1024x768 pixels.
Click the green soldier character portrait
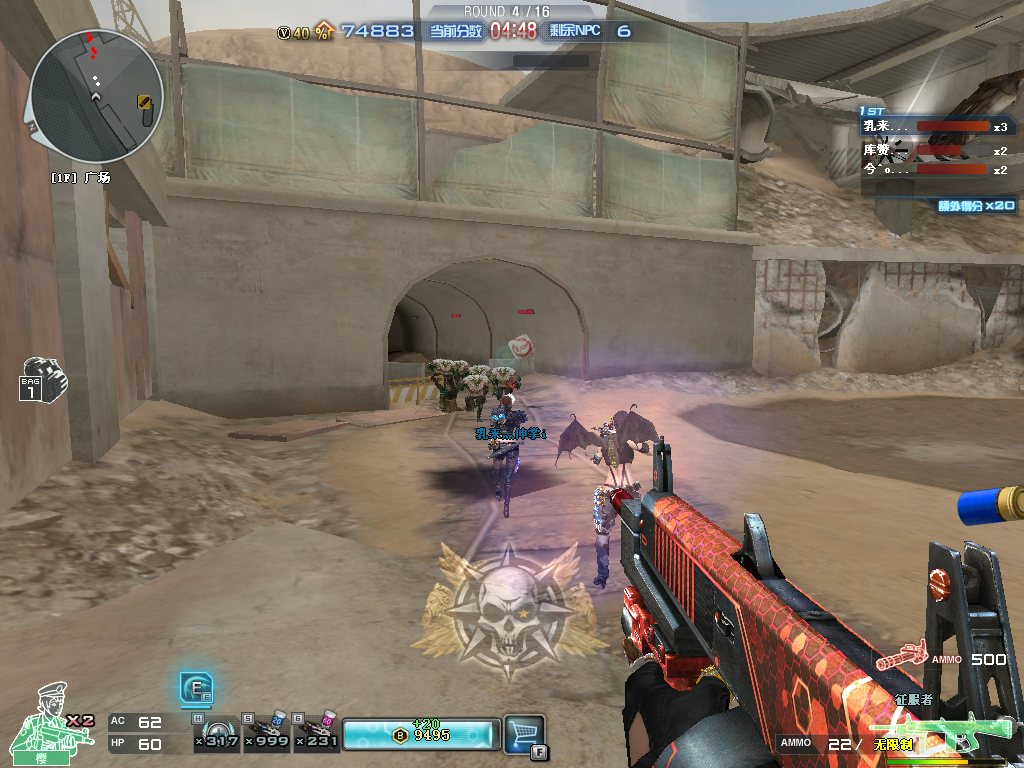[x=42, y=718]
